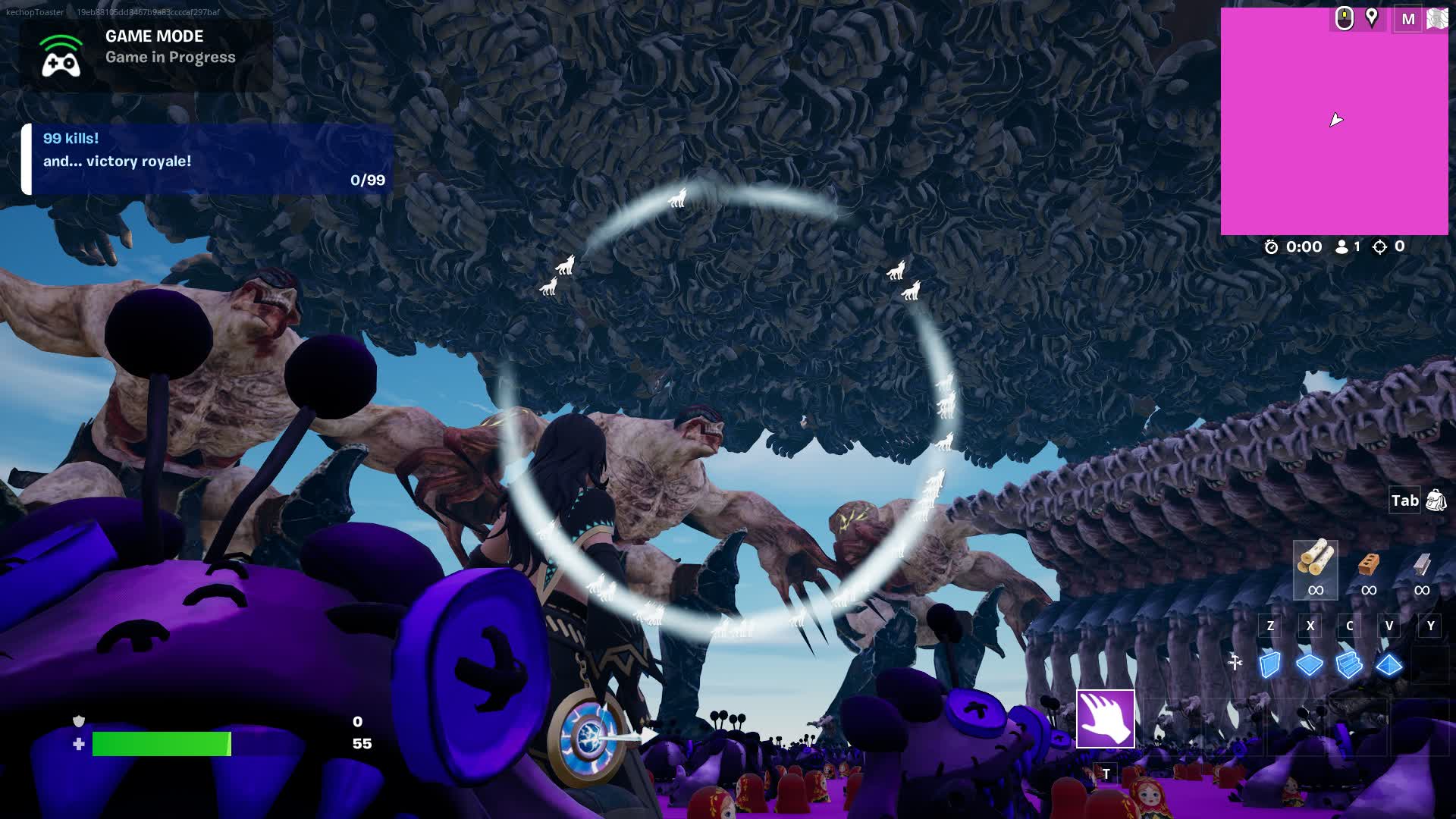This screenshot has width=1456, height=819.
Task: Click the edit tool hammer icon
Action: pos(1235,661)
